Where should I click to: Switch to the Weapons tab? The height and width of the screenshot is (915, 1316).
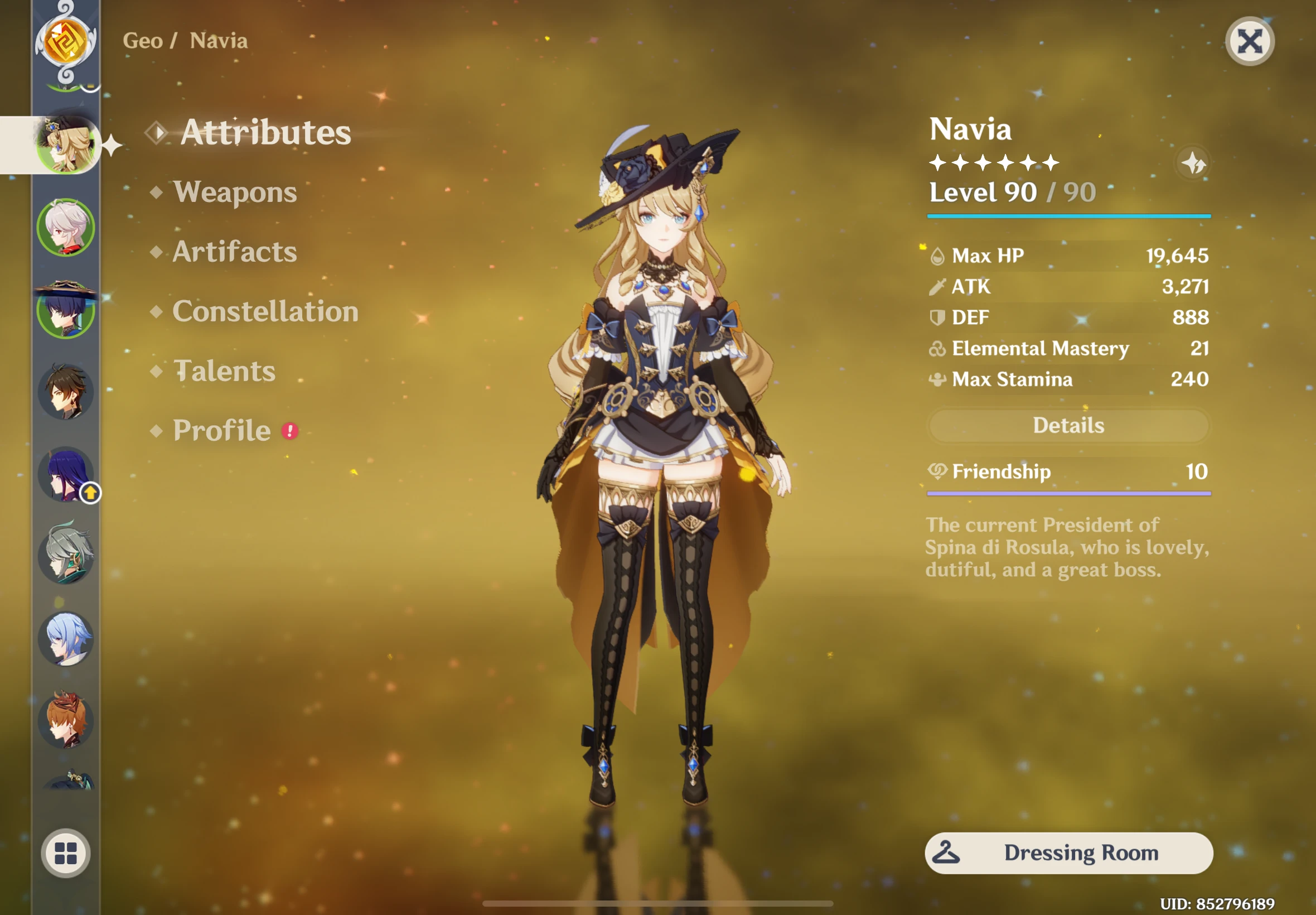pos(235,192)
